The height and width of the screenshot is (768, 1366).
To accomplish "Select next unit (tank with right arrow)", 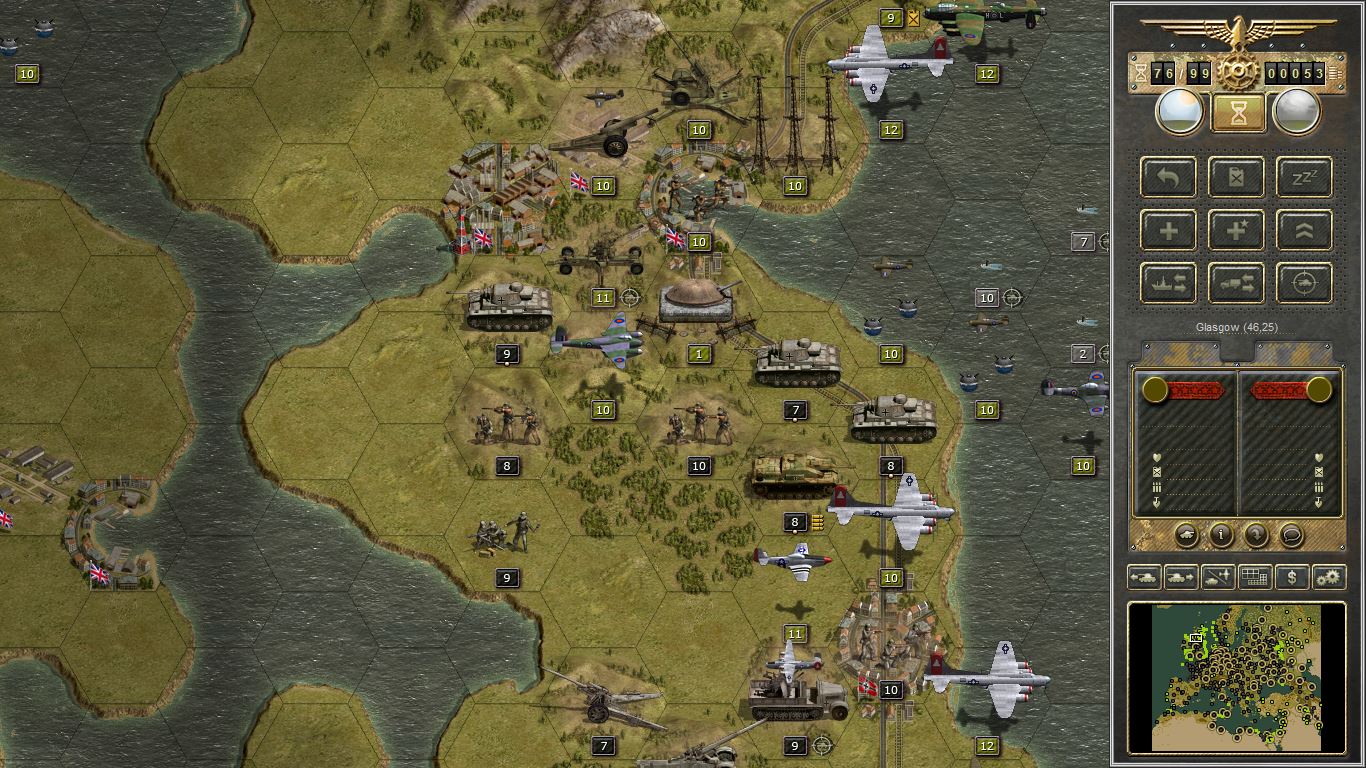I will (x=1181, y=577).
